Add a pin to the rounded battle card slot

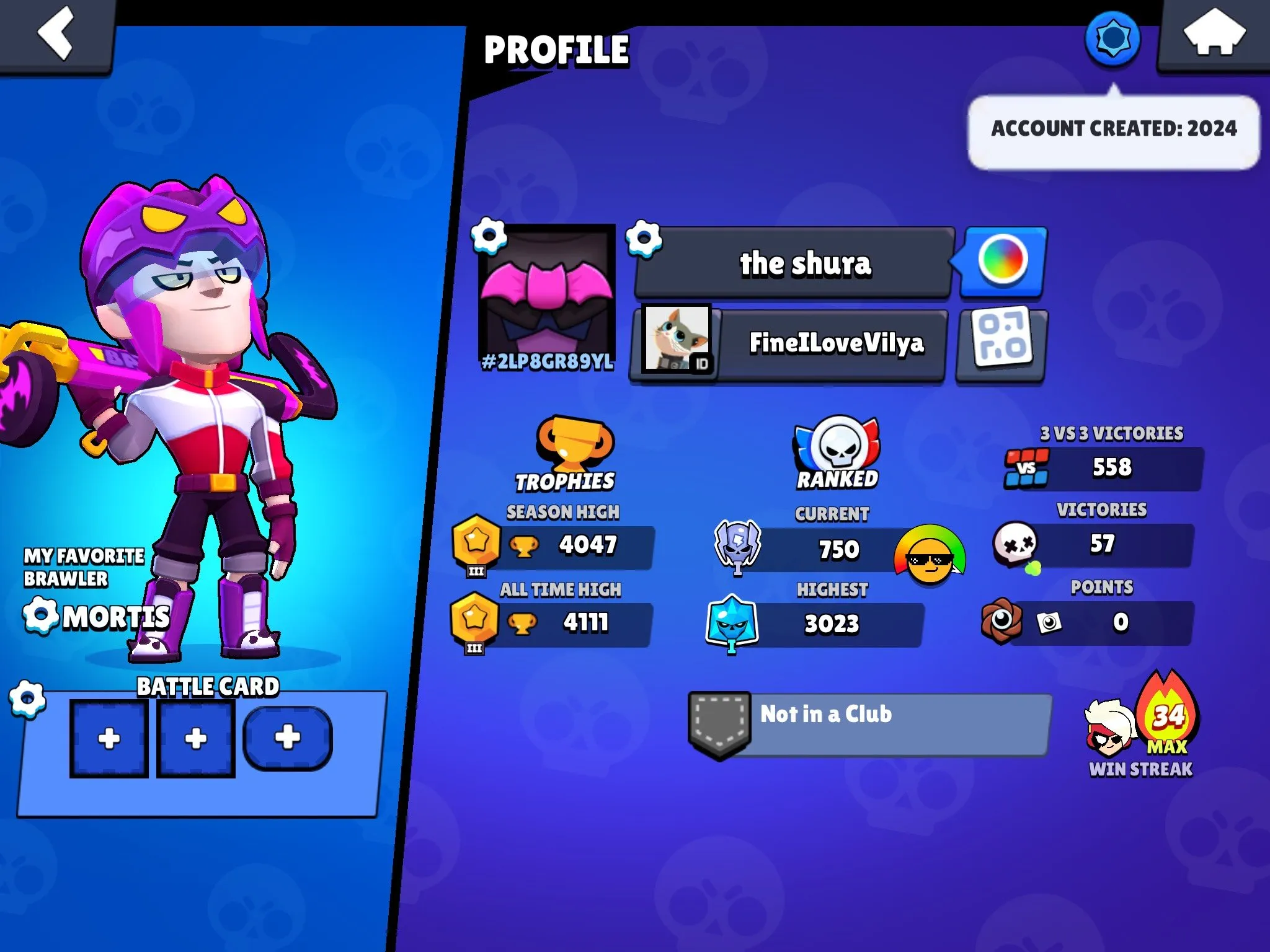287,738
